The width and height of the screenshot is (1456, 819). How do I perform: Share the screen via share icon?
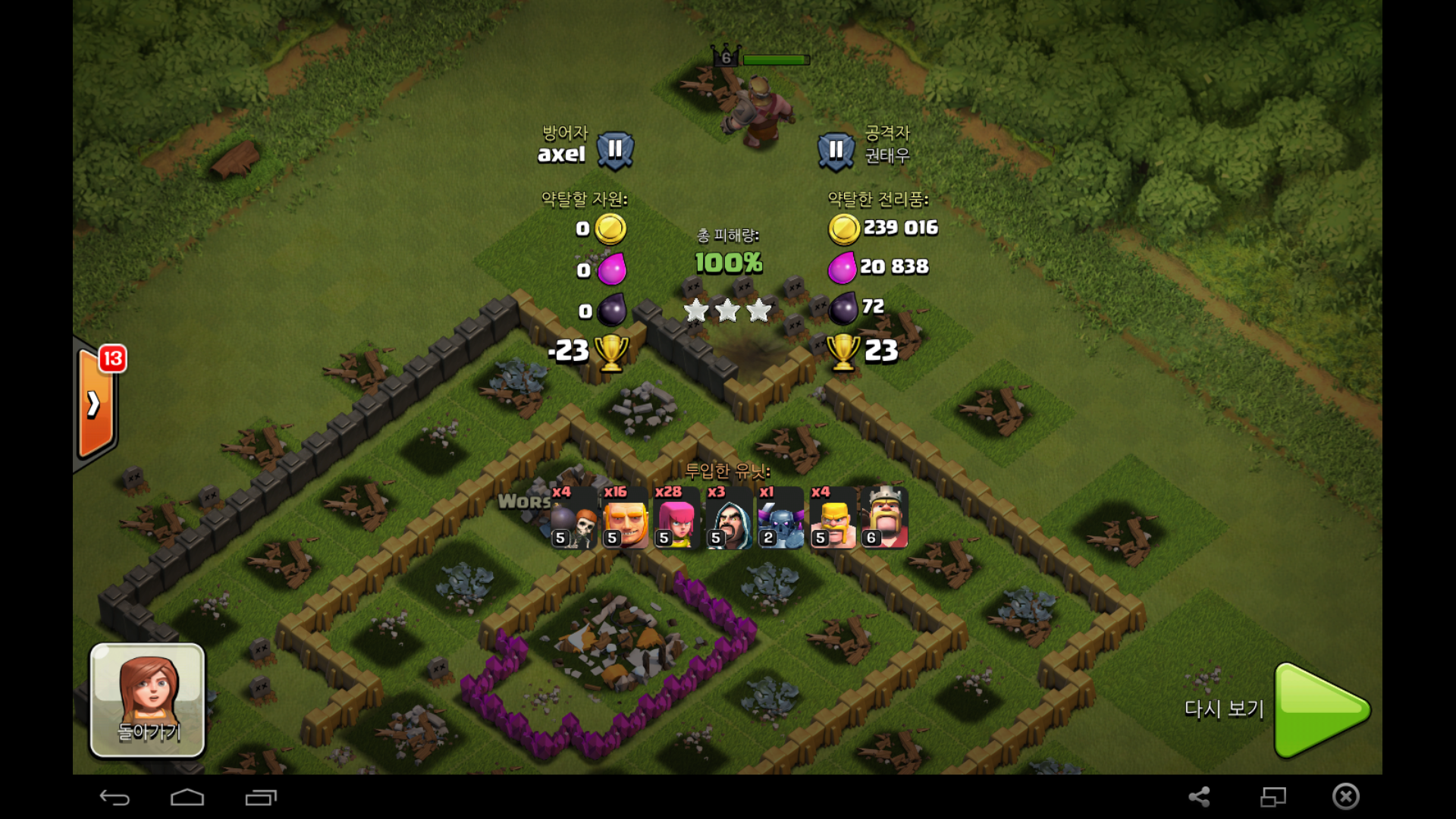1199,796
